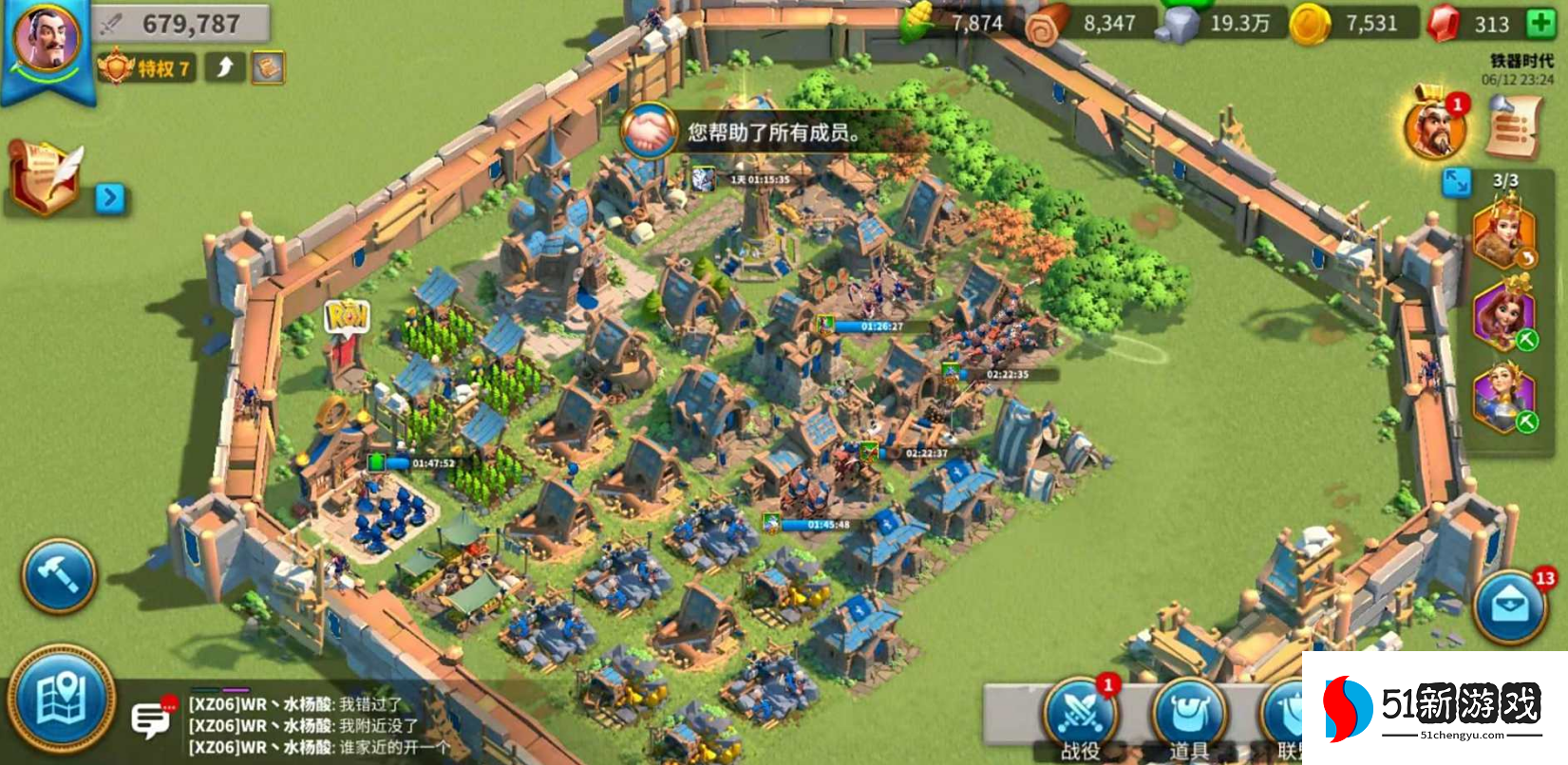Image resolution: width=1568 pixels, height=765 pixels.
Task: Open the parchment list icon under the date
Action: click(x=1512, y=127)
